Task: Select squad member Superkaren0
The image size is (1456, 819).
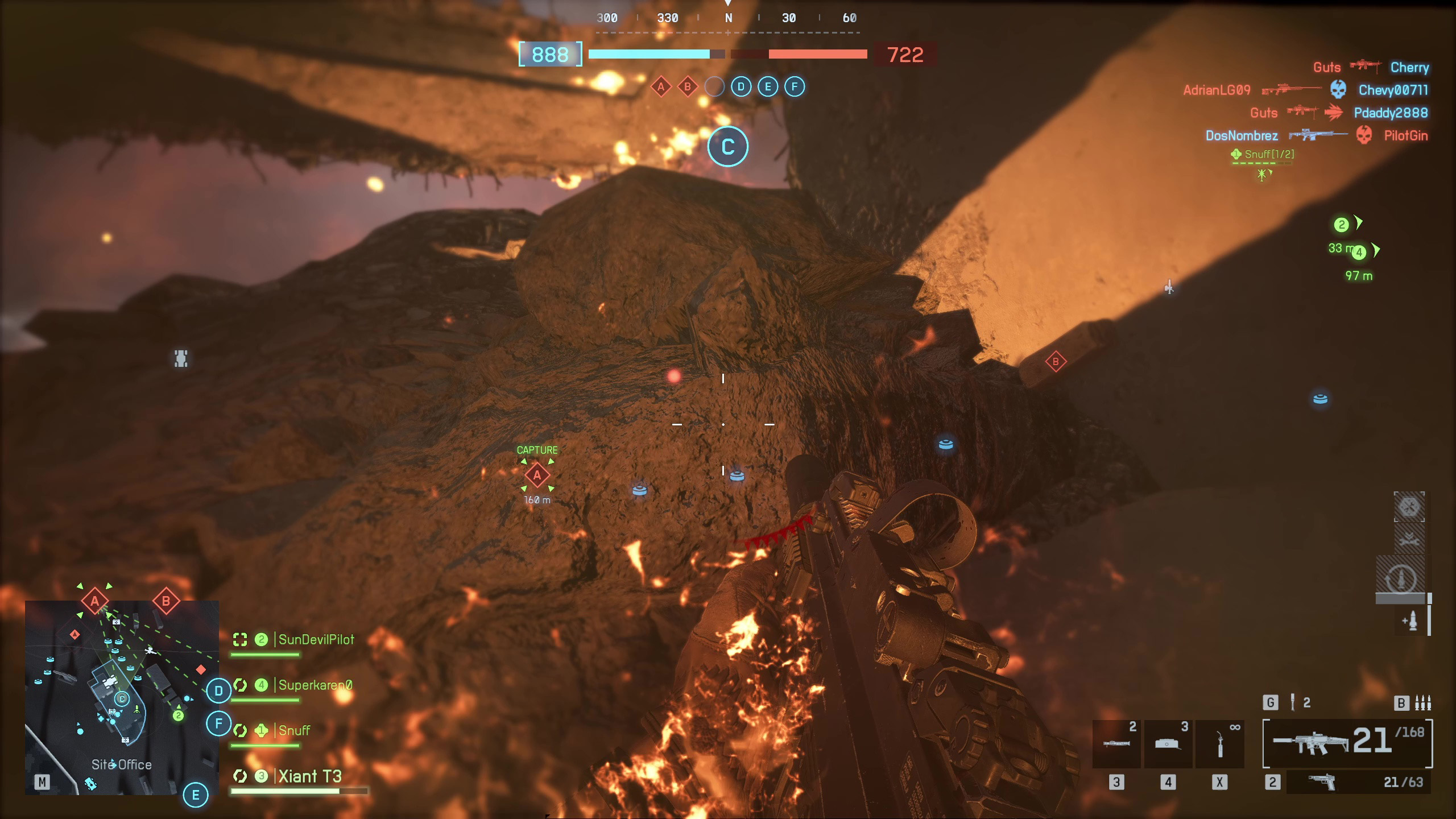Action: [x=315, y=685]
